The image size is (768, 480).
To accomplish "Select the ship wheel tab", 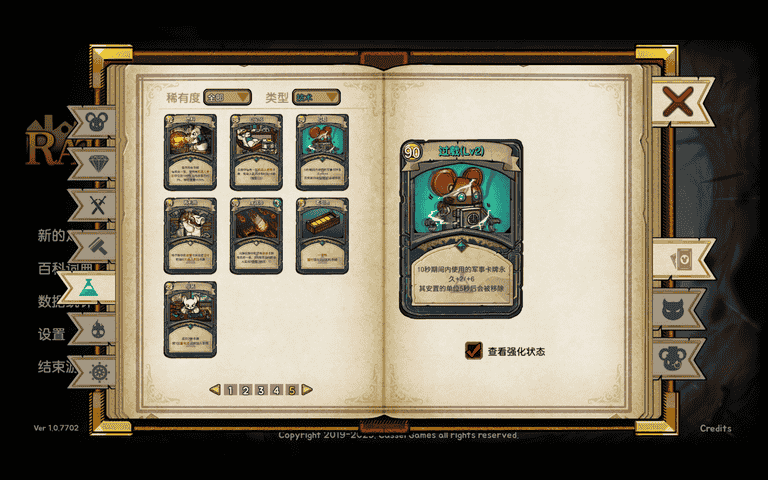I will tap(99, 371).
